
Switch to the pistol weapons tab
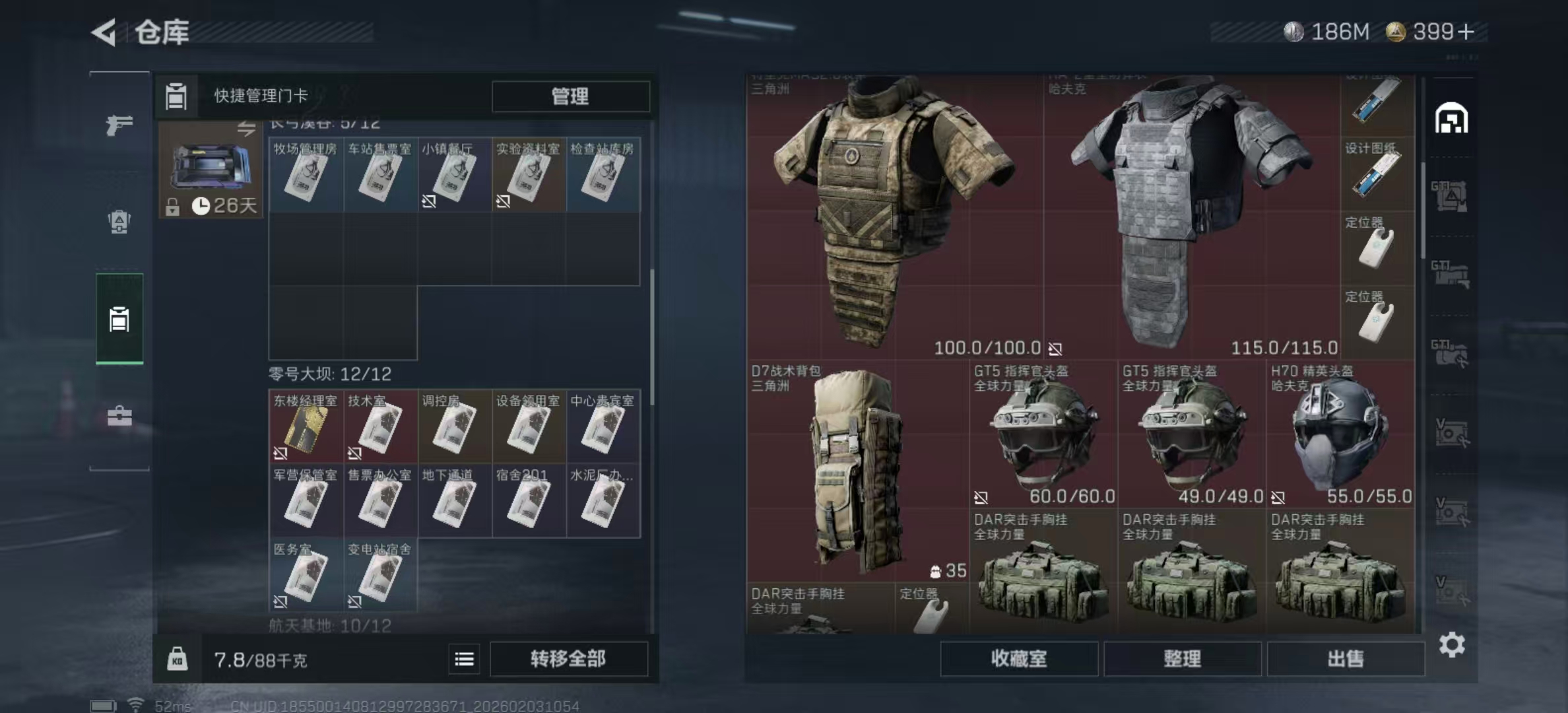[119, 125]
